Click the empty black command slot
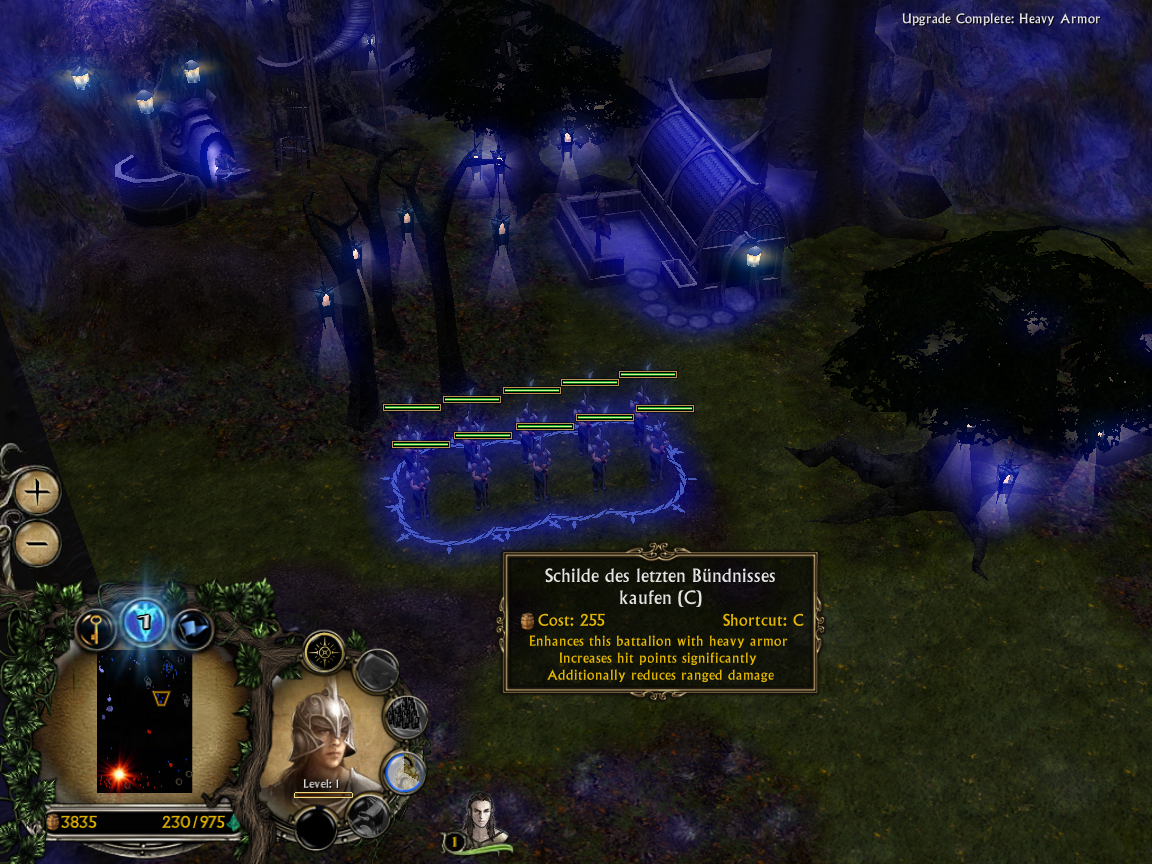Image resolution: width=1152 pixels, height=864 pixels. coord(318,827)
